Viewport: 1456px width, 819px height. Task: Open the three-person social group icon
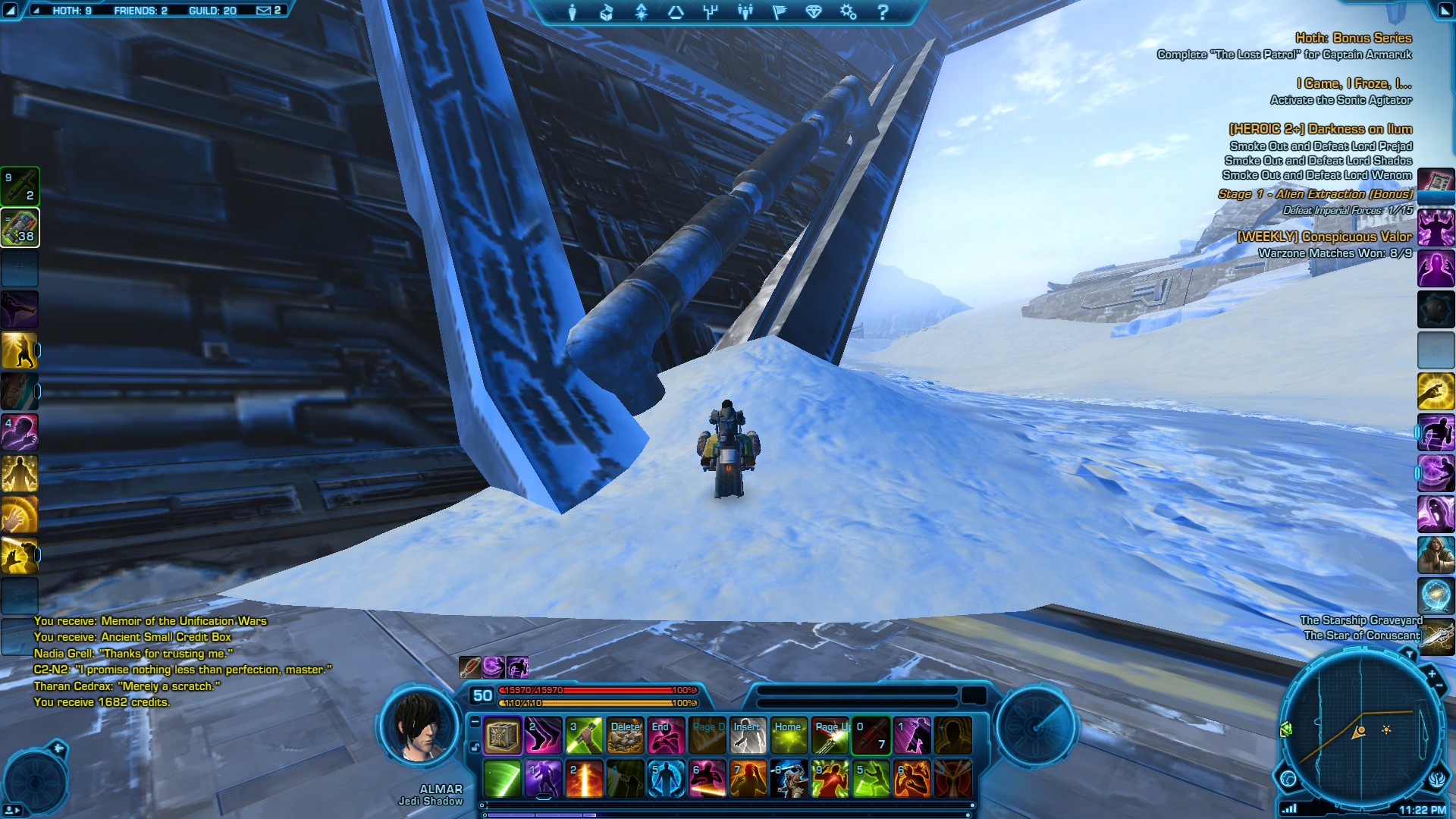[745, 12]
